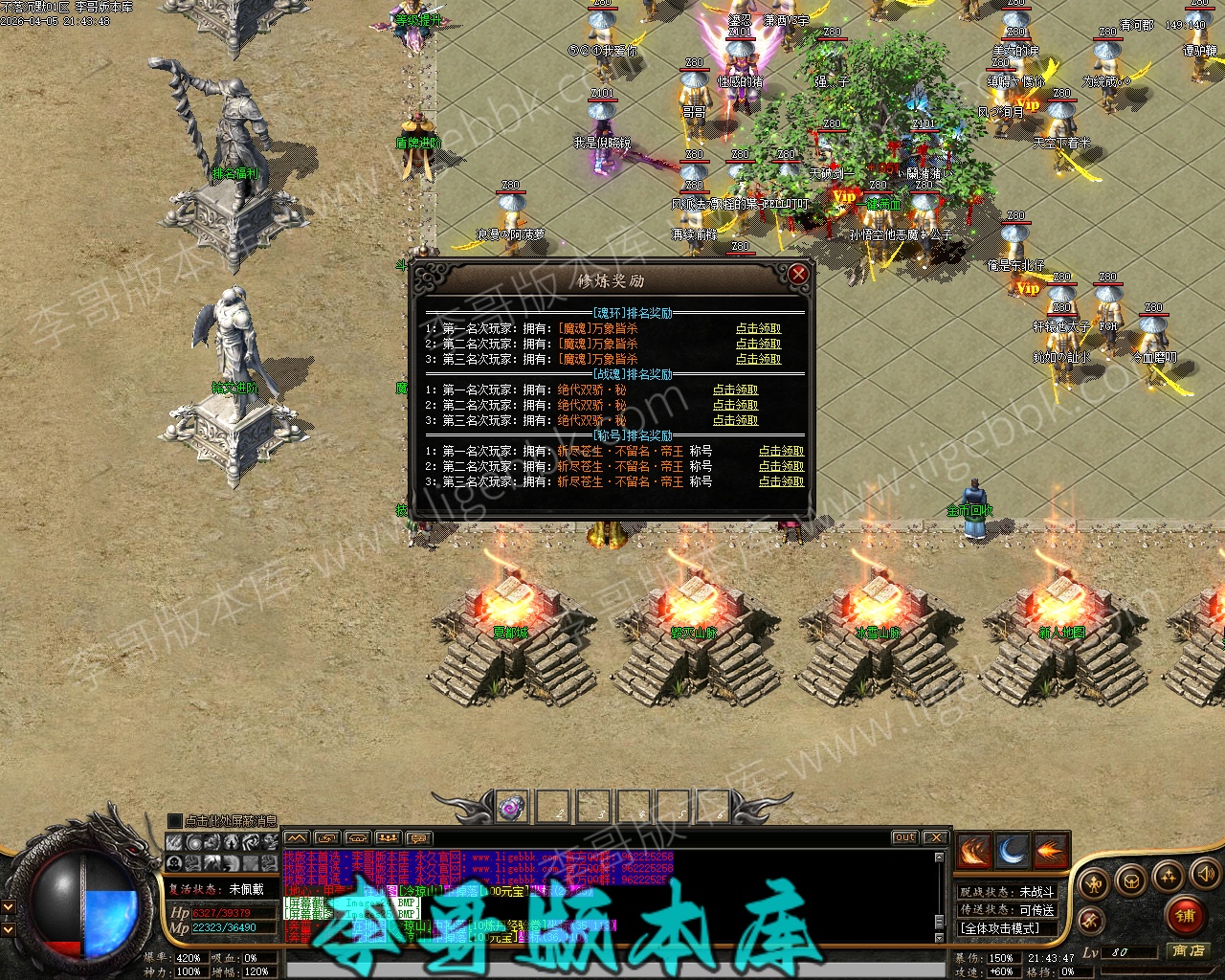This screenshot has width=1225, height=980.
Task: Open the 商店 shop
Action: 1188,950
